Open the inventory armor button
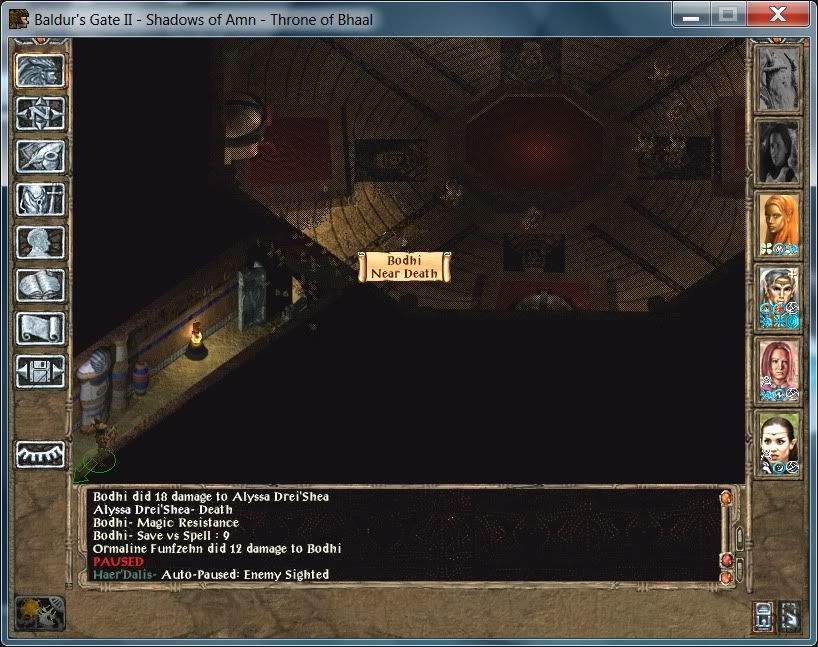Screen dimensions: 818x647 [41, 199]
